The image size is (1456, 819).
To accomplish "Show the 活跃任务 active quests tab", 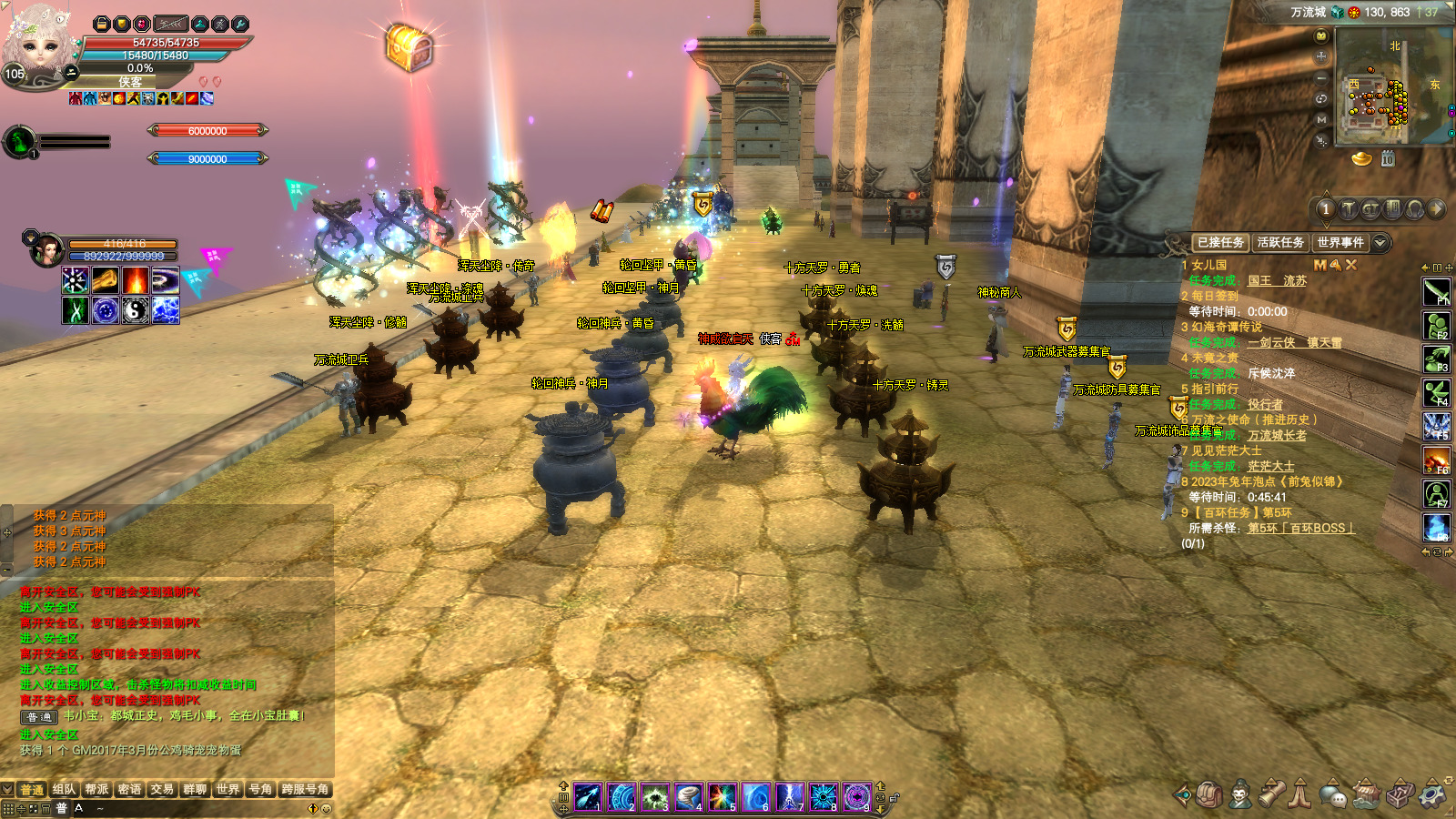I will (1280, 242).
